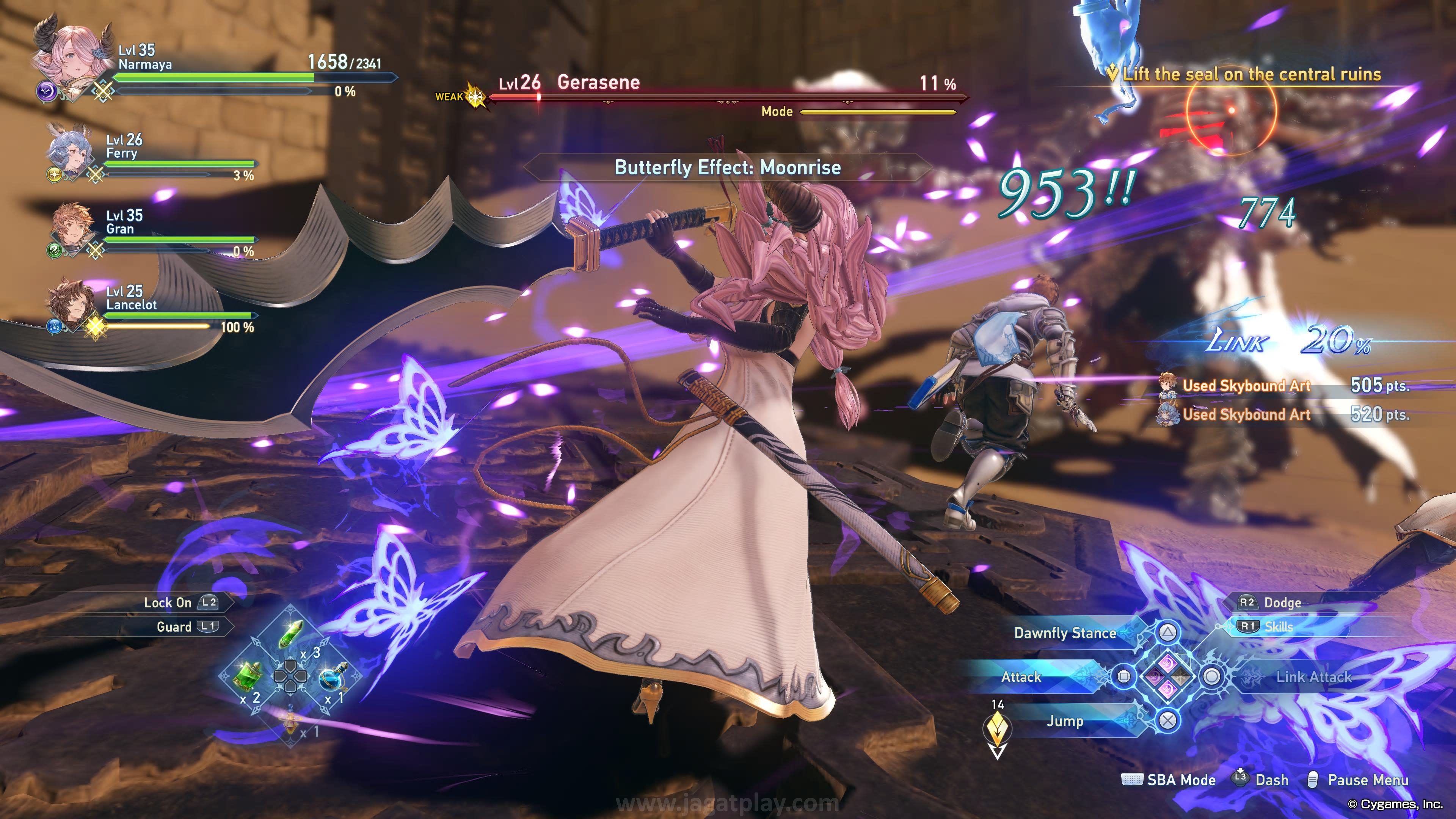Activate the Dodge action label

pos(1282,602)
